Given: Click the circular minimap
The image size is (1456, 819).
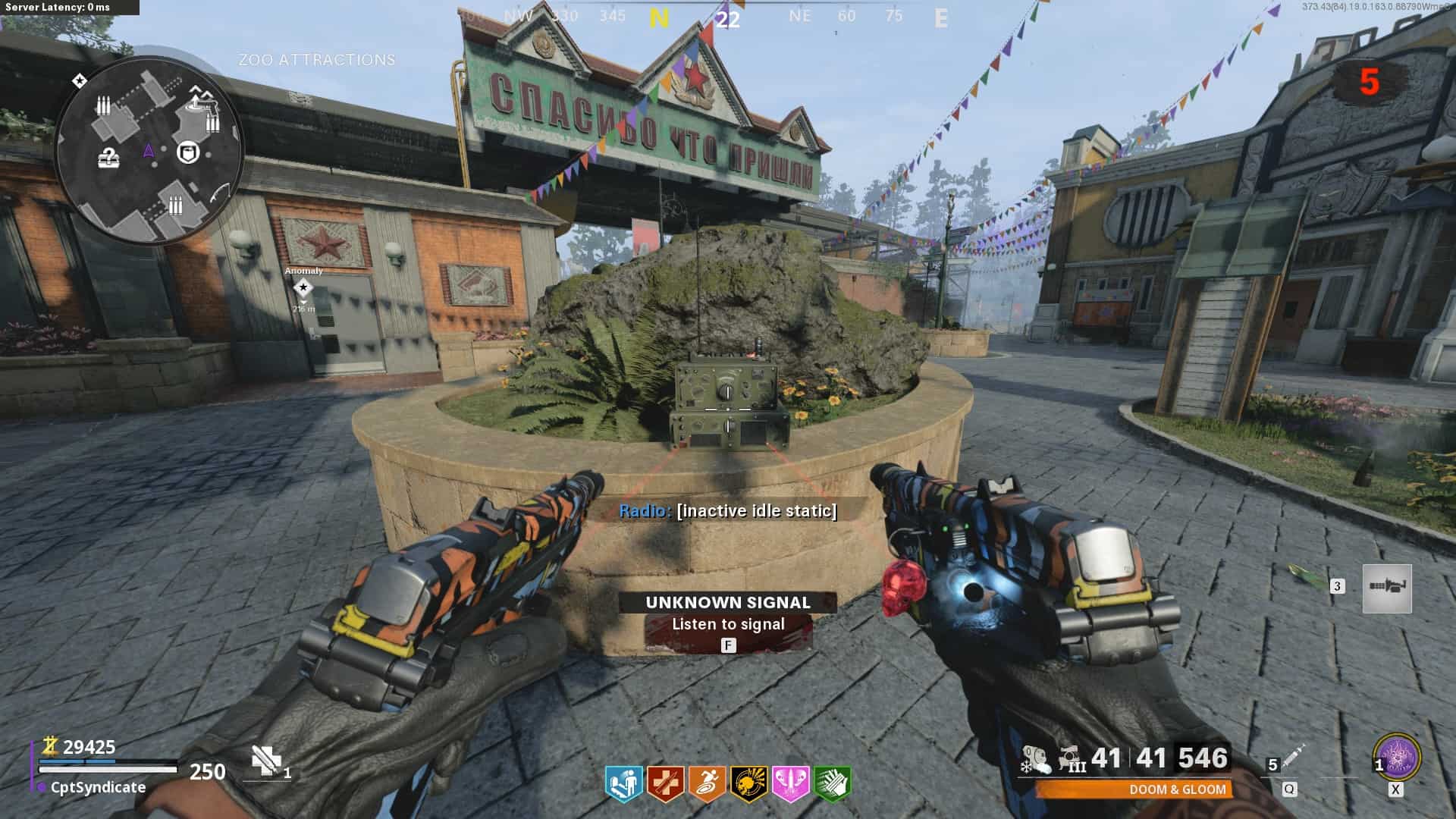Looking at the screenshot, I should pyautogui.click(x=149, y=149).
